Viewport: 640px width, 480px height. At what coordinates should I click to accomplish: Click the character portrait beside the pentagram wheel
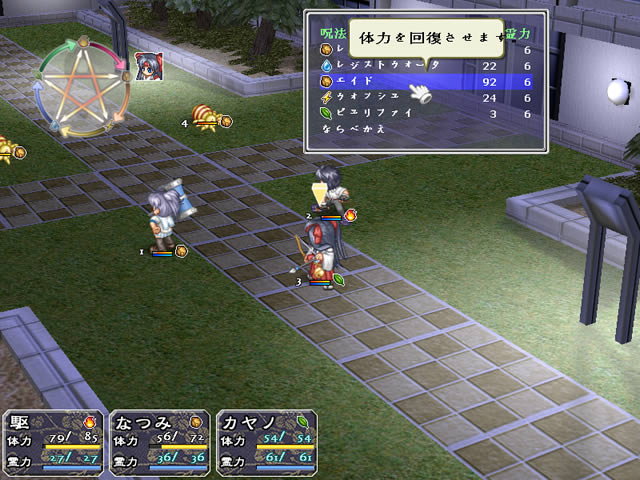[148, 66]
